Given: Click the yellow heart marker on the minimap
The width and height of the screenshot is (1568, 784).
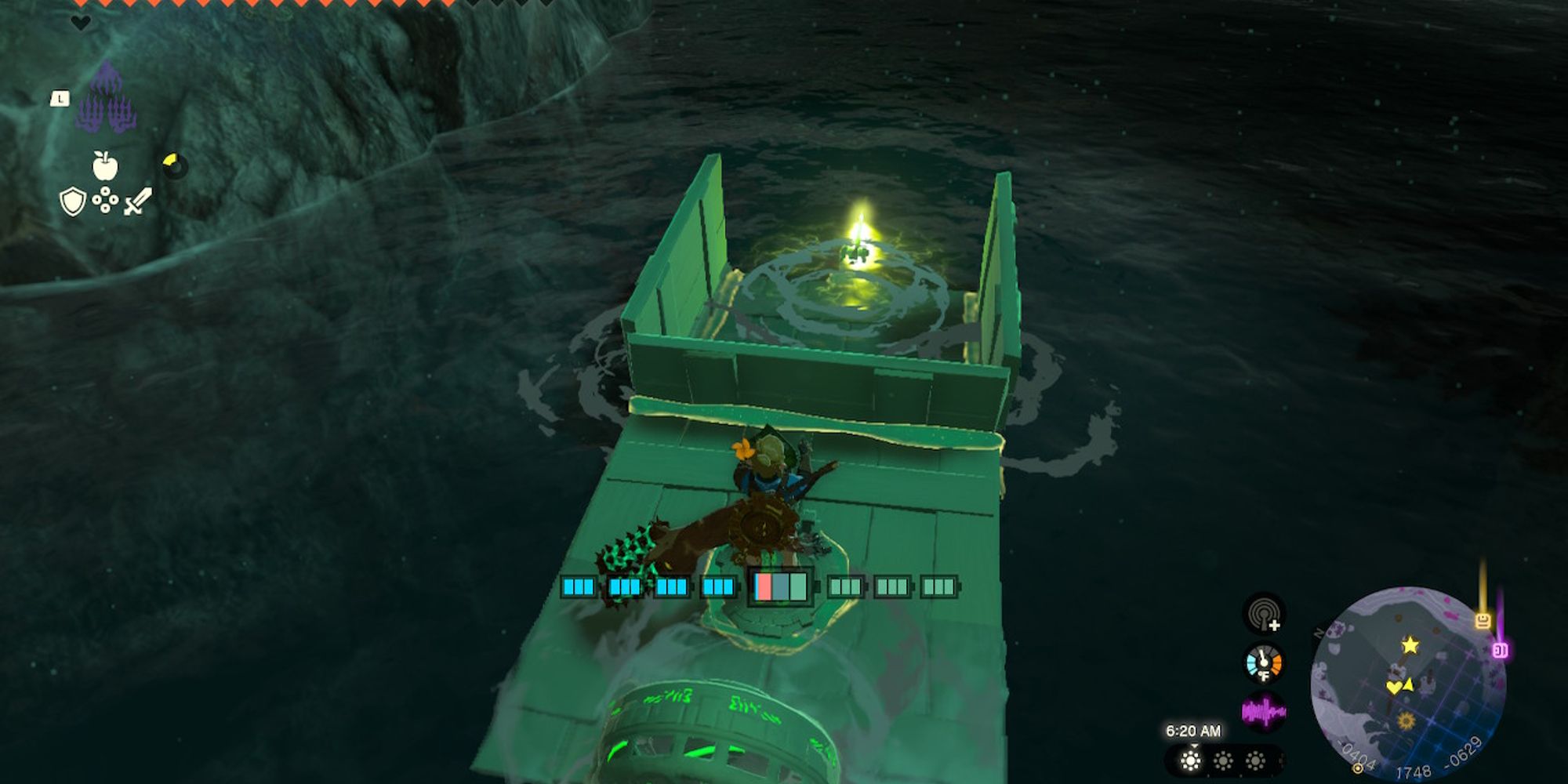Looking at the screenshot, I should (x=1394, y=688).
